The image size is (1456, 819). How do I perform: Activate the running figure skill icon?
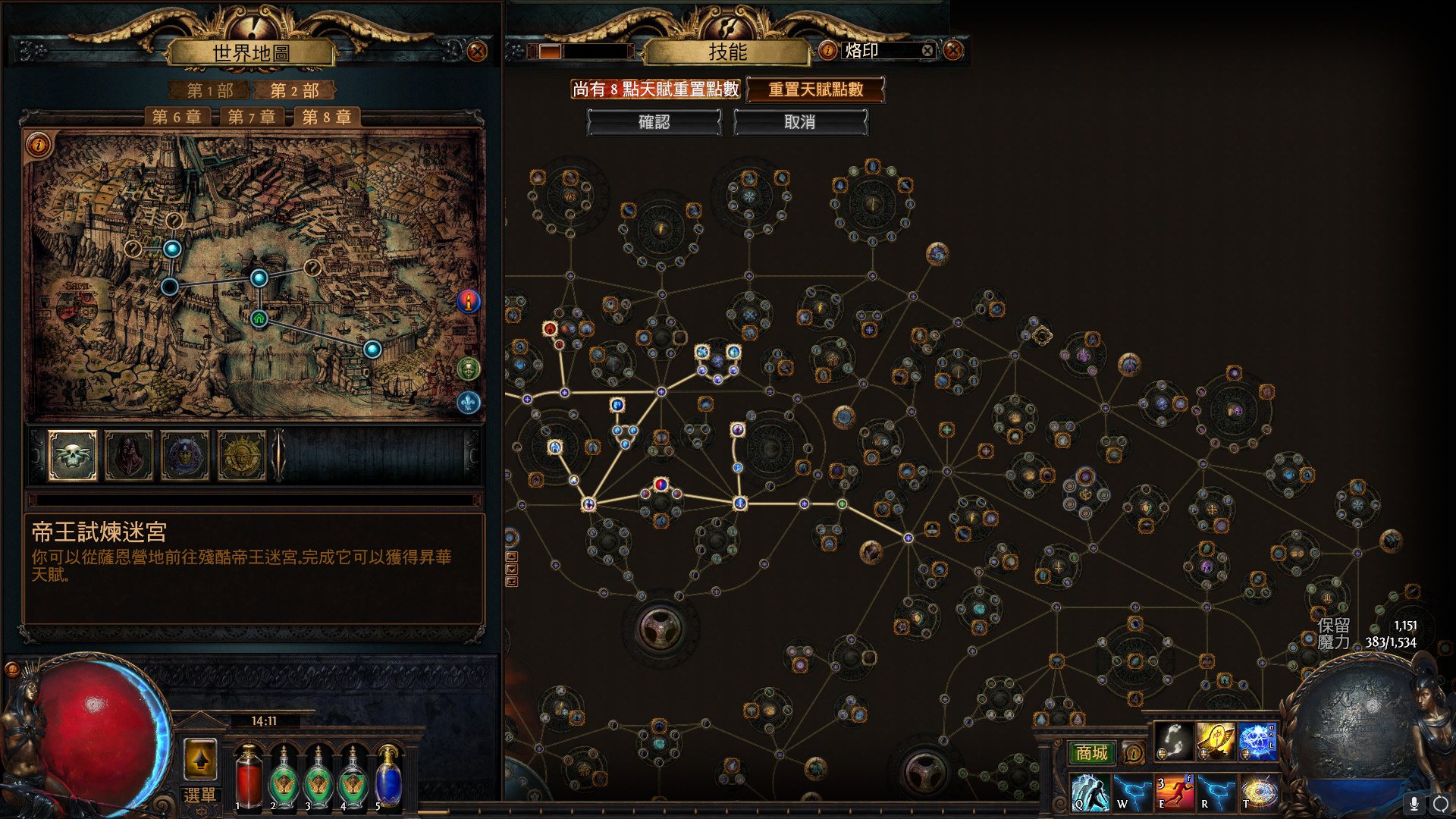coord(1175,792)
